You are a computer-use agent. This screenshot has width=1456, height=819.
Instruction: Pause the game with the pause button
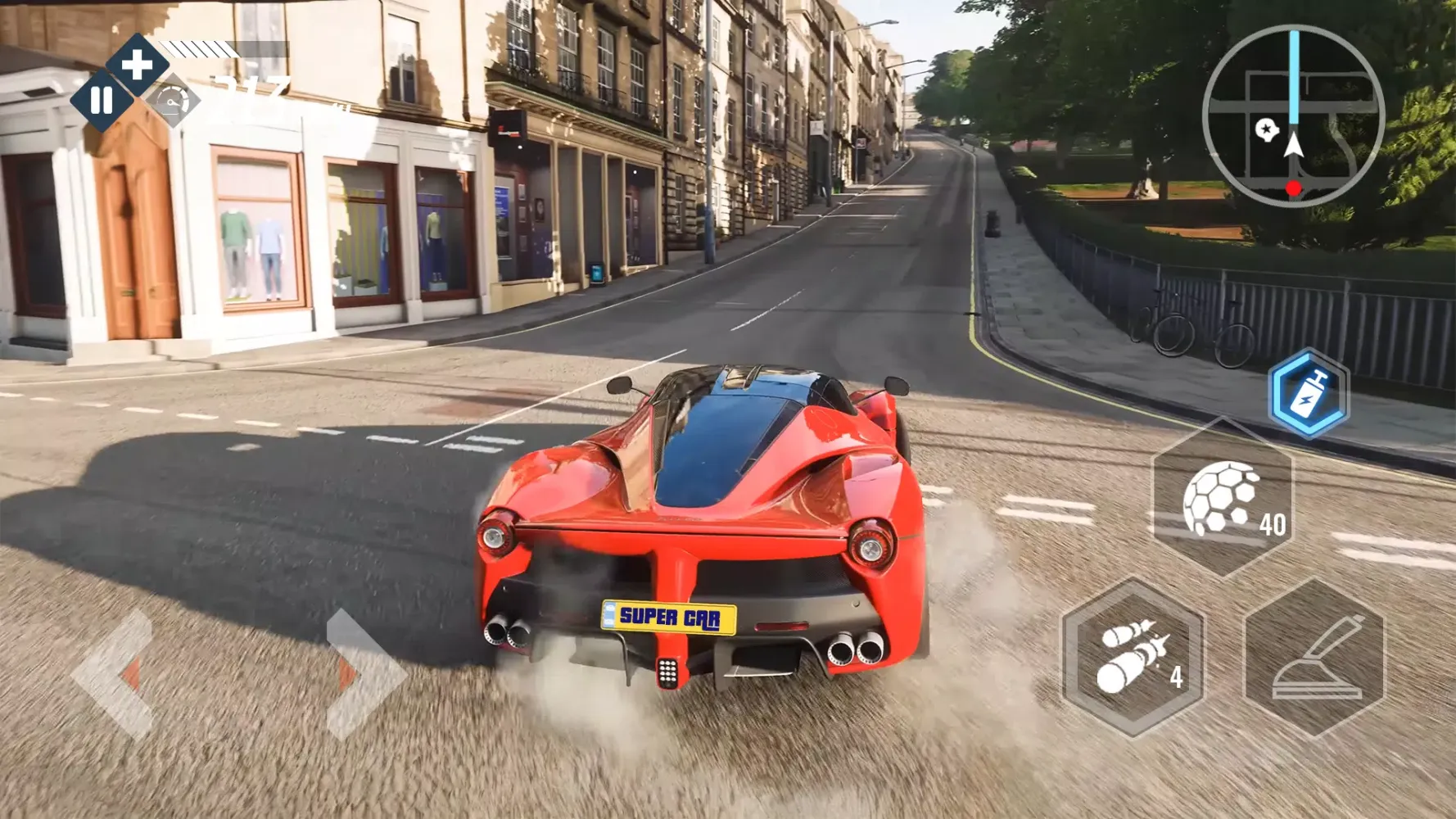pos(102,101)
